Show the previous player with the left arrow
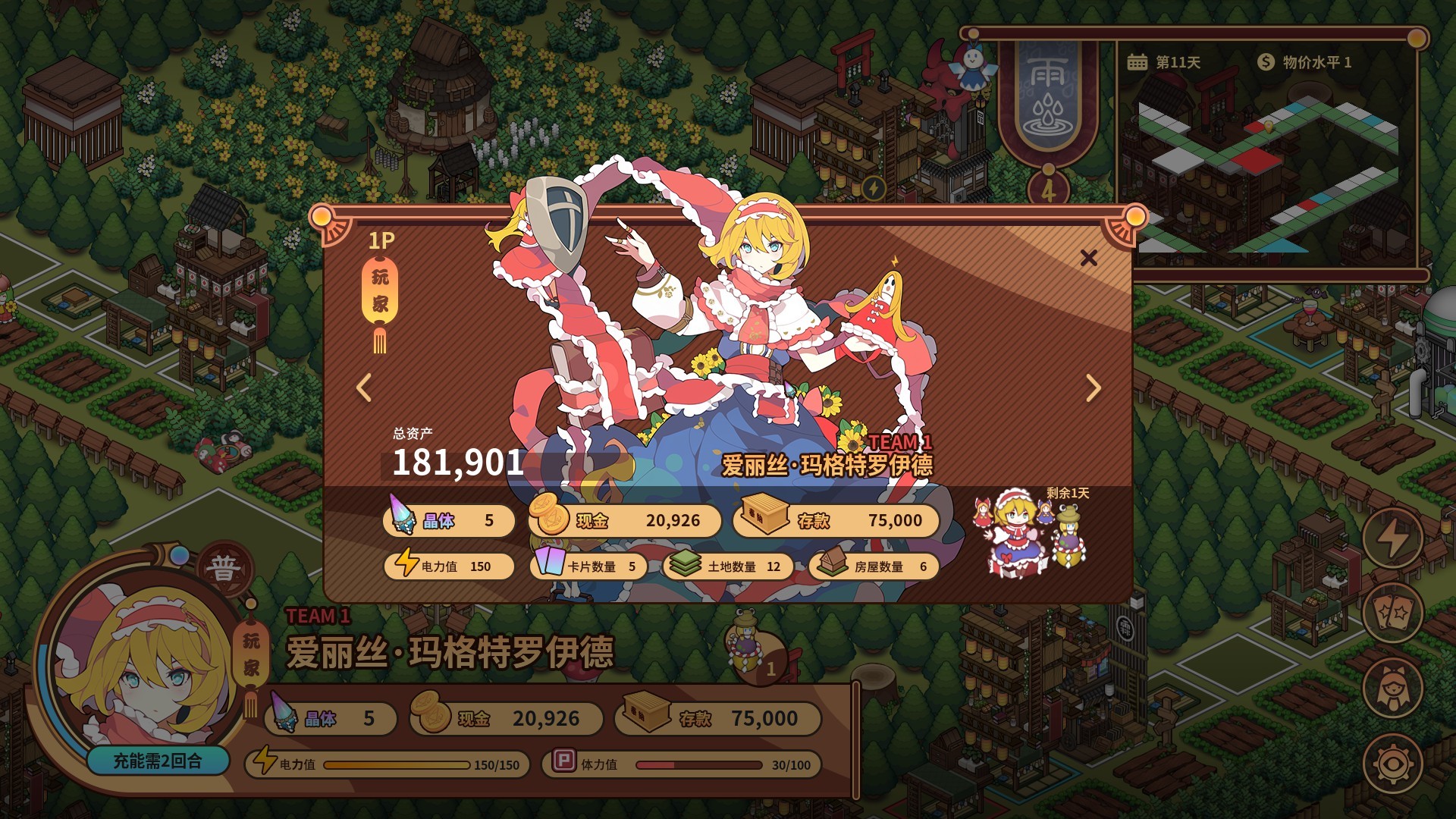 point(362,388)
